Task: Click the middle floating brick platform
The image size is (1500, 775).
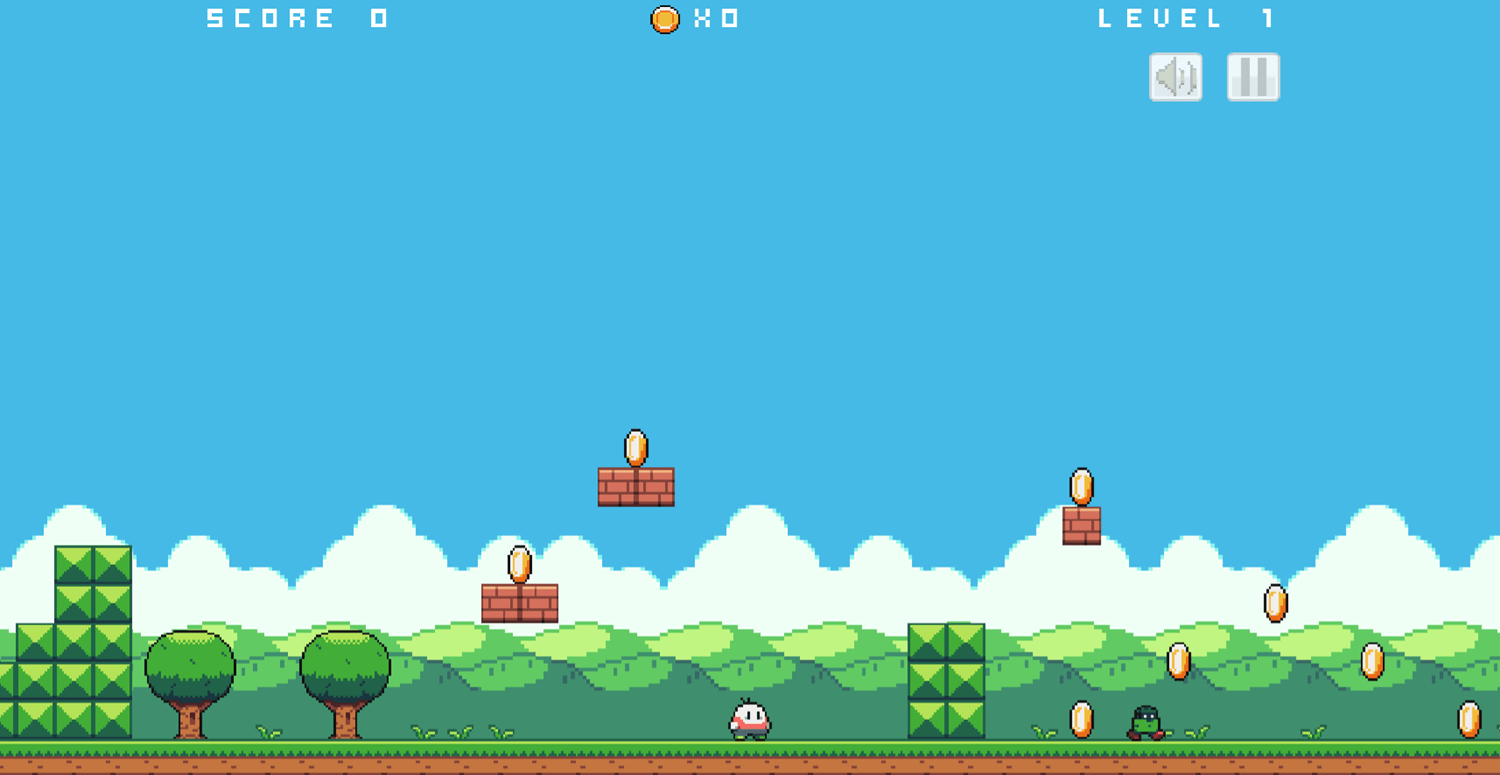Action: tap(635, 485)
